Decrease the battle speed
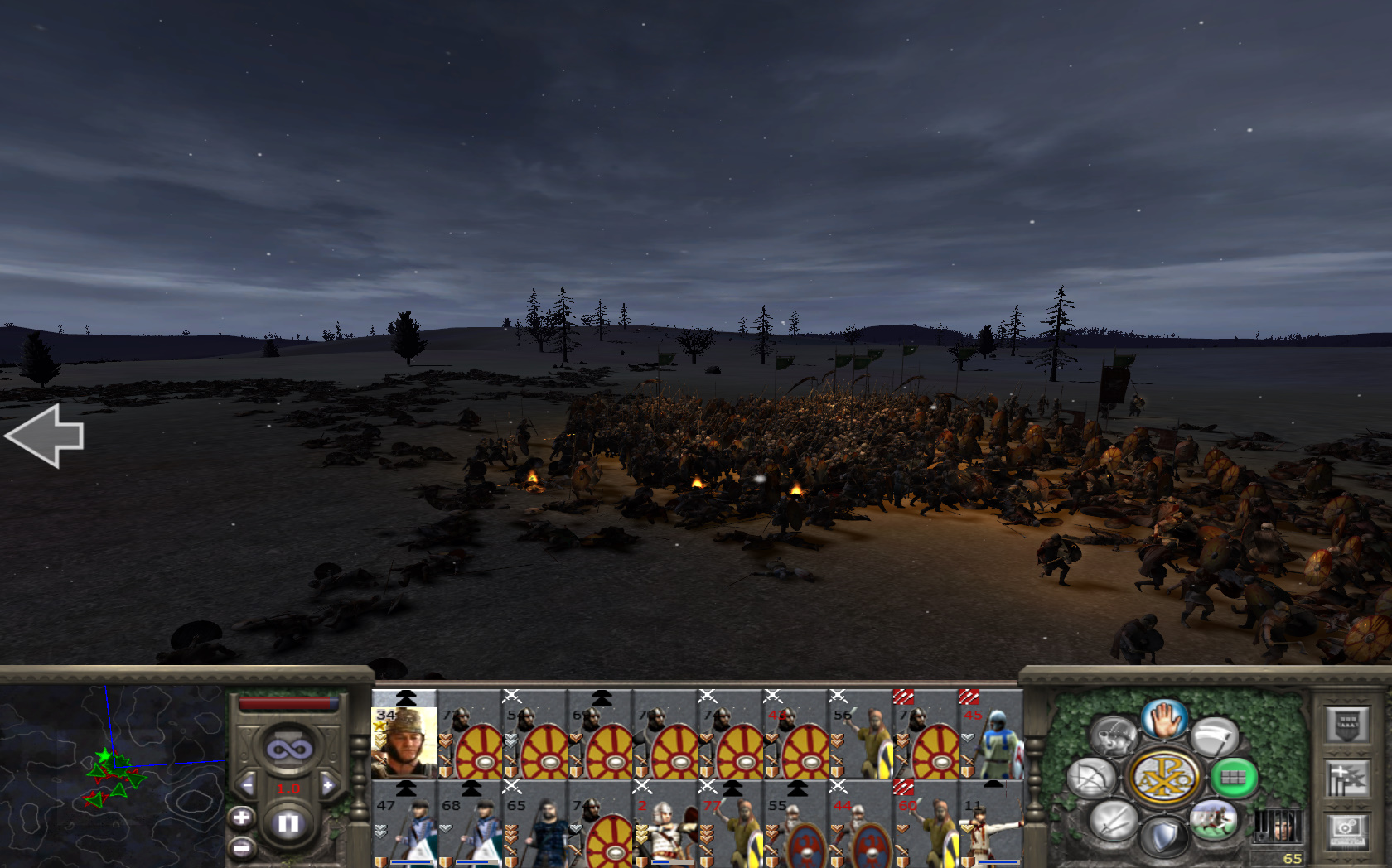The image size is (1392, 868). (246, 785)
